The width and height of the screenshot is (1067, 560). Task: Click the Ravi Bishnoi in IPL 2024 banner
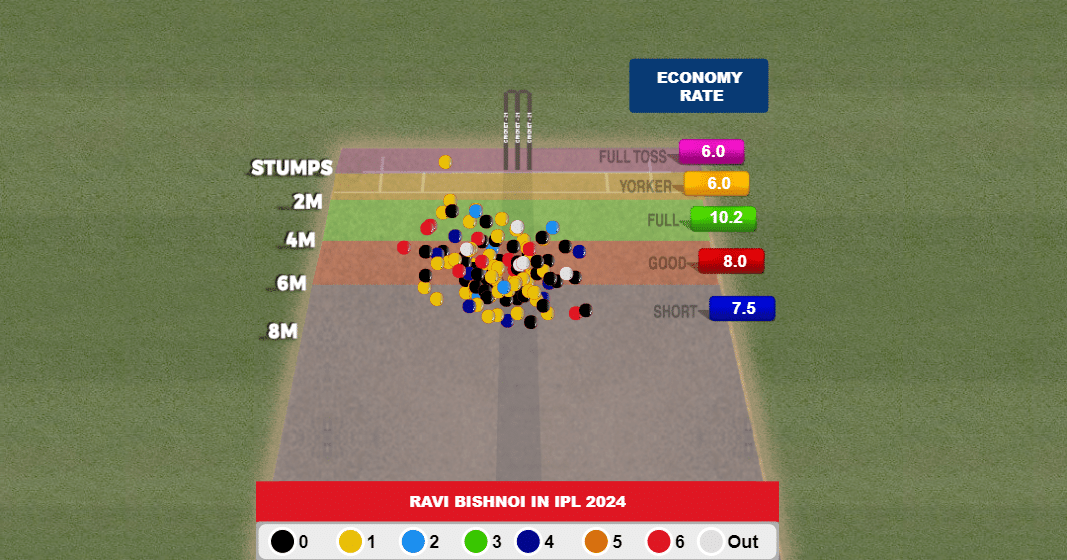(x=517, y=501)
